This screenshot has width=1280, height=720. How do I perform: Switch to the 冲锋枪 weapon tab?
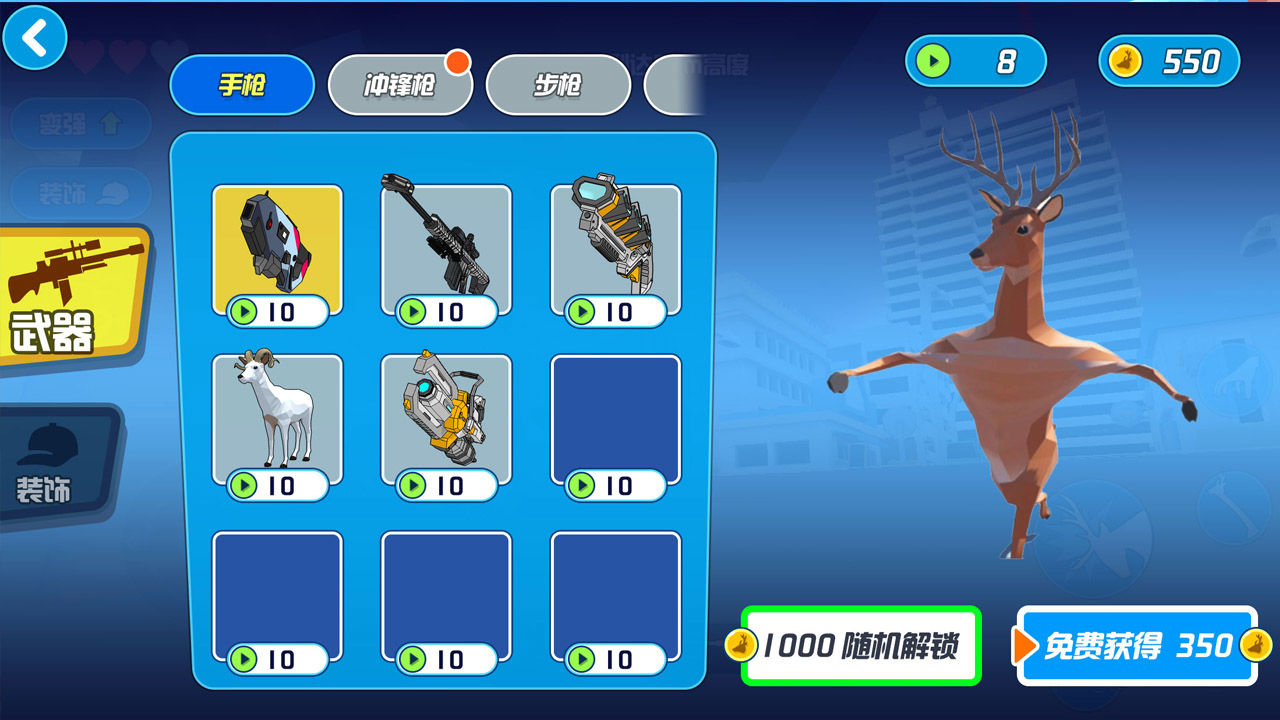click(x=400, y=85)
